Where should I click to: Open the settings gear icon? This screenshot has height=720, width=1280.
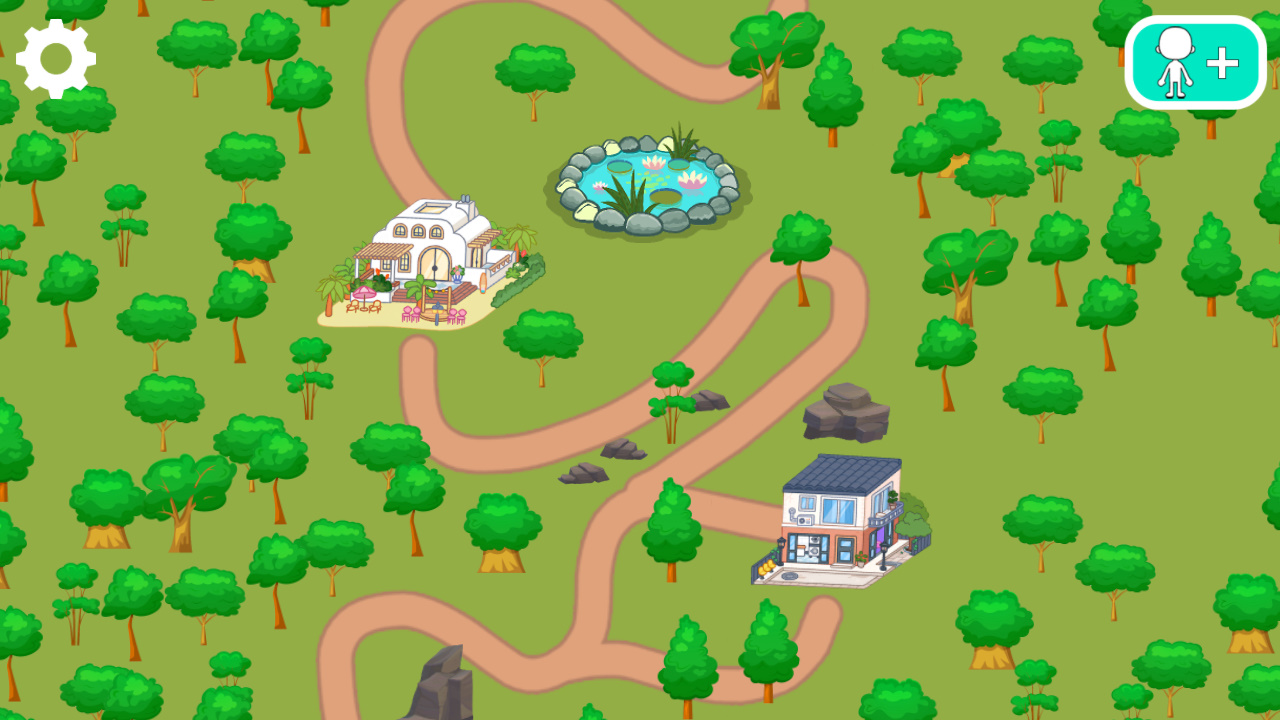(x=55, y=60)
